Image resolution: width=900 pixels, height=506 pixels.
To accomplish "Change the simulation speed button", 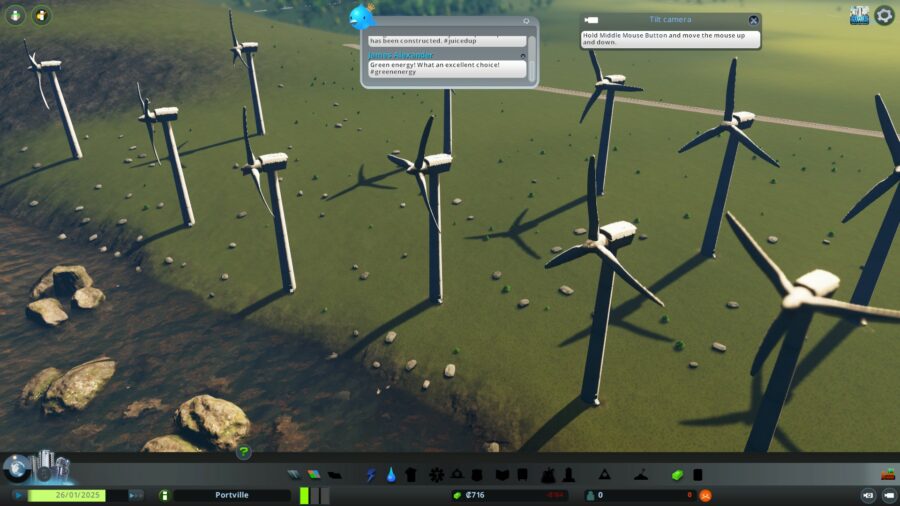I will point(136,495).
